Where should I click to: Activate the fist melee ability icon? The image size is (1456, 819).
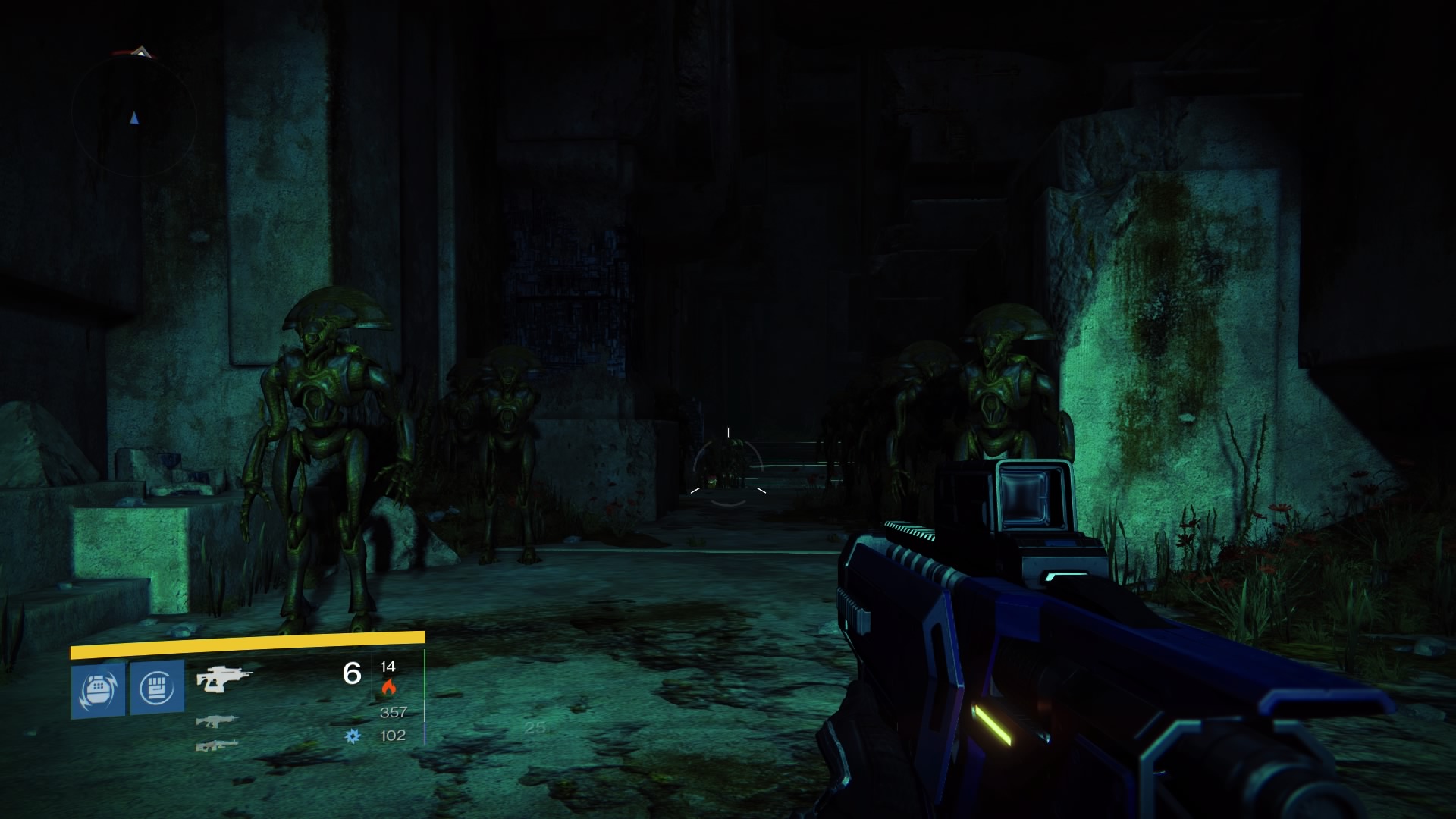(157, 688)
